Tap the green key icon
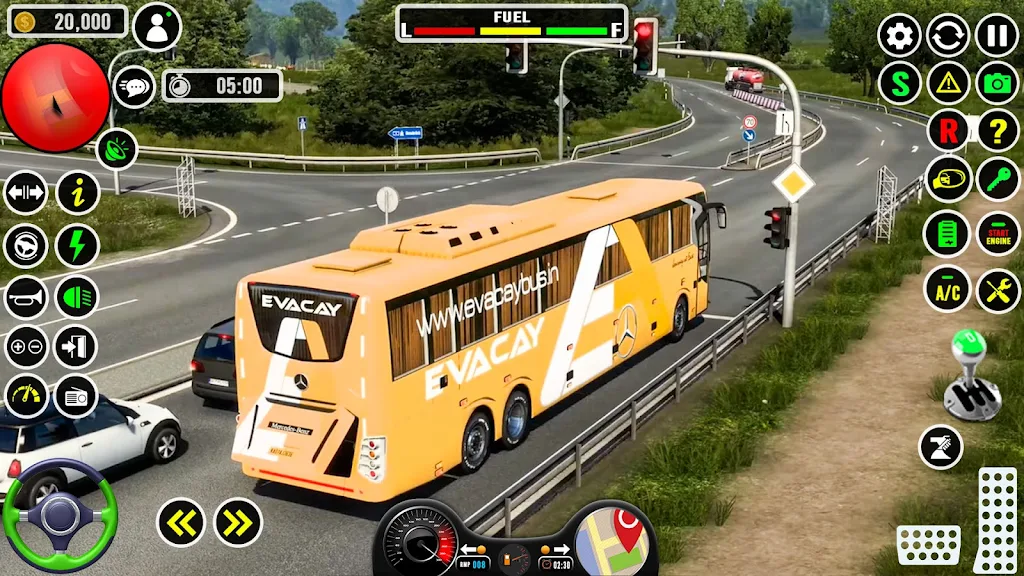This screenshot has height=576, width=1024. [997, 179]
